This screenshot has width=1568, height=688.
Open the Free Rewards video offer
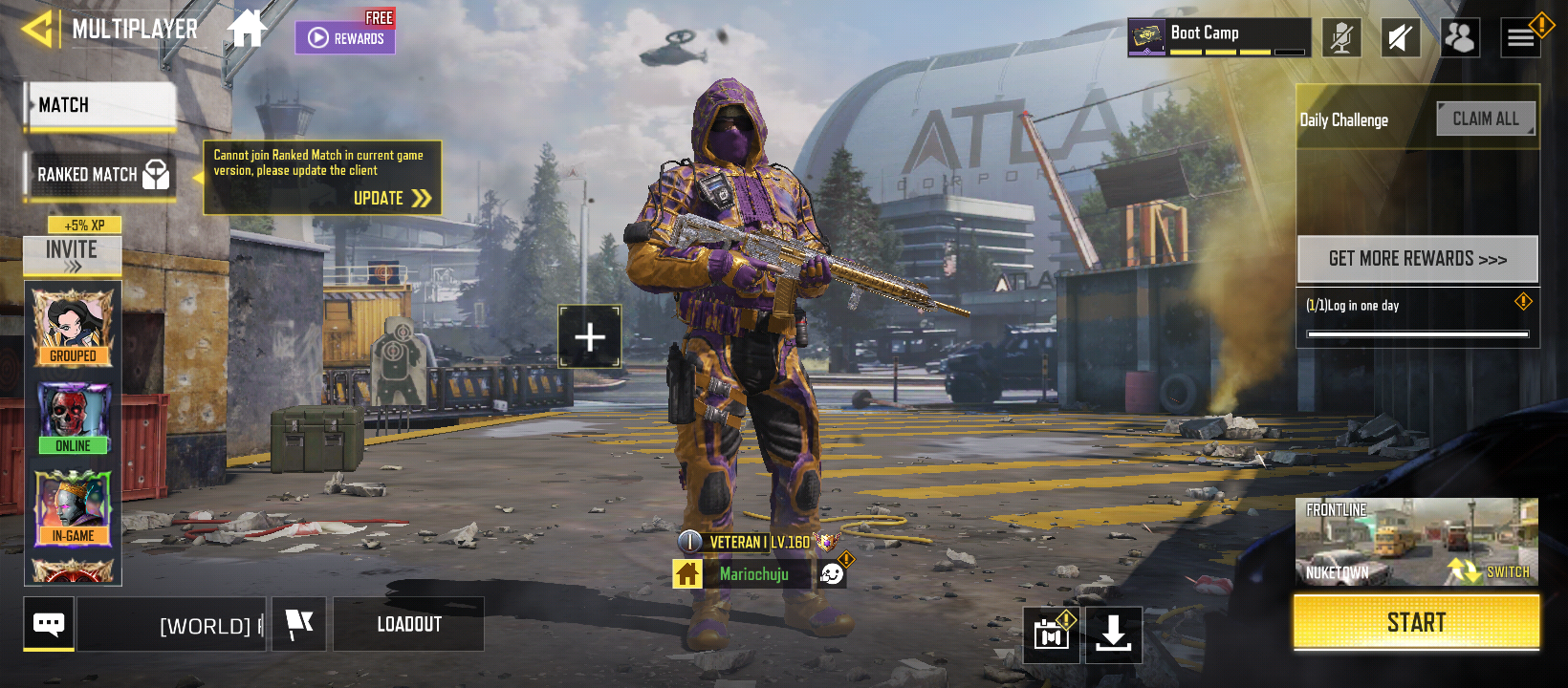pyautogui.click(x=345, y=36)
